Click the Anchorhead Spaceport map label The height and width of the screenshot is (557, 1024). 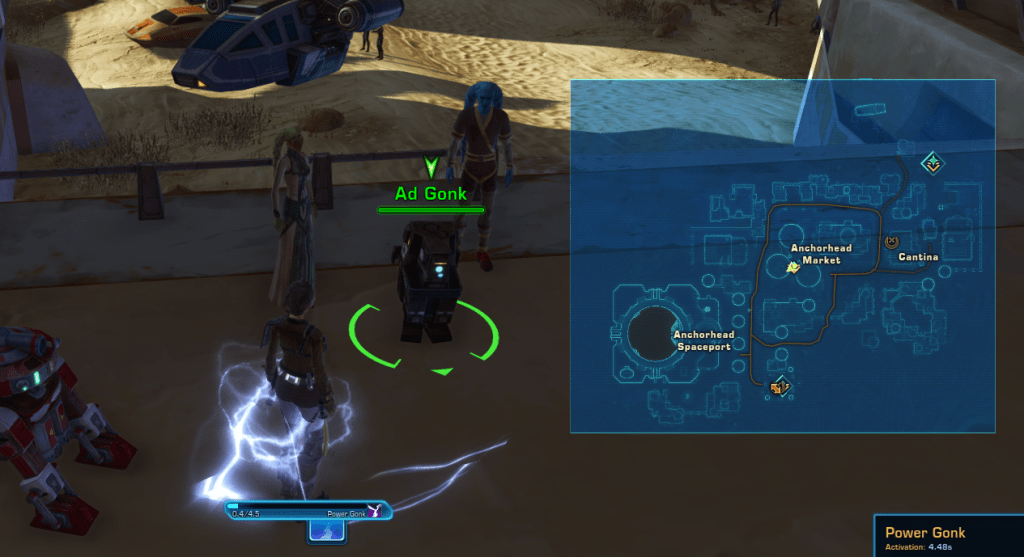pos(703,340)
